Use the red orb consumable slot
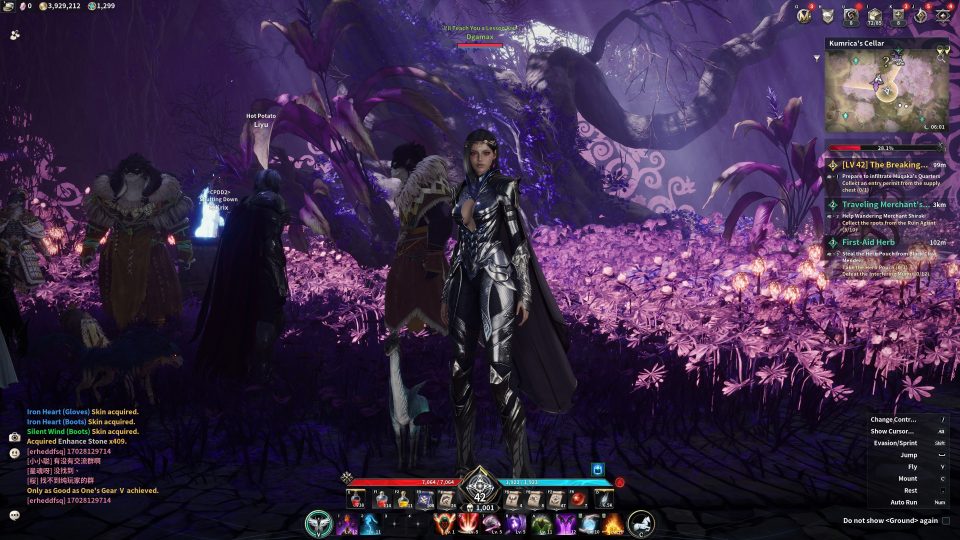The image size is (960, 540). coord(579,498)
